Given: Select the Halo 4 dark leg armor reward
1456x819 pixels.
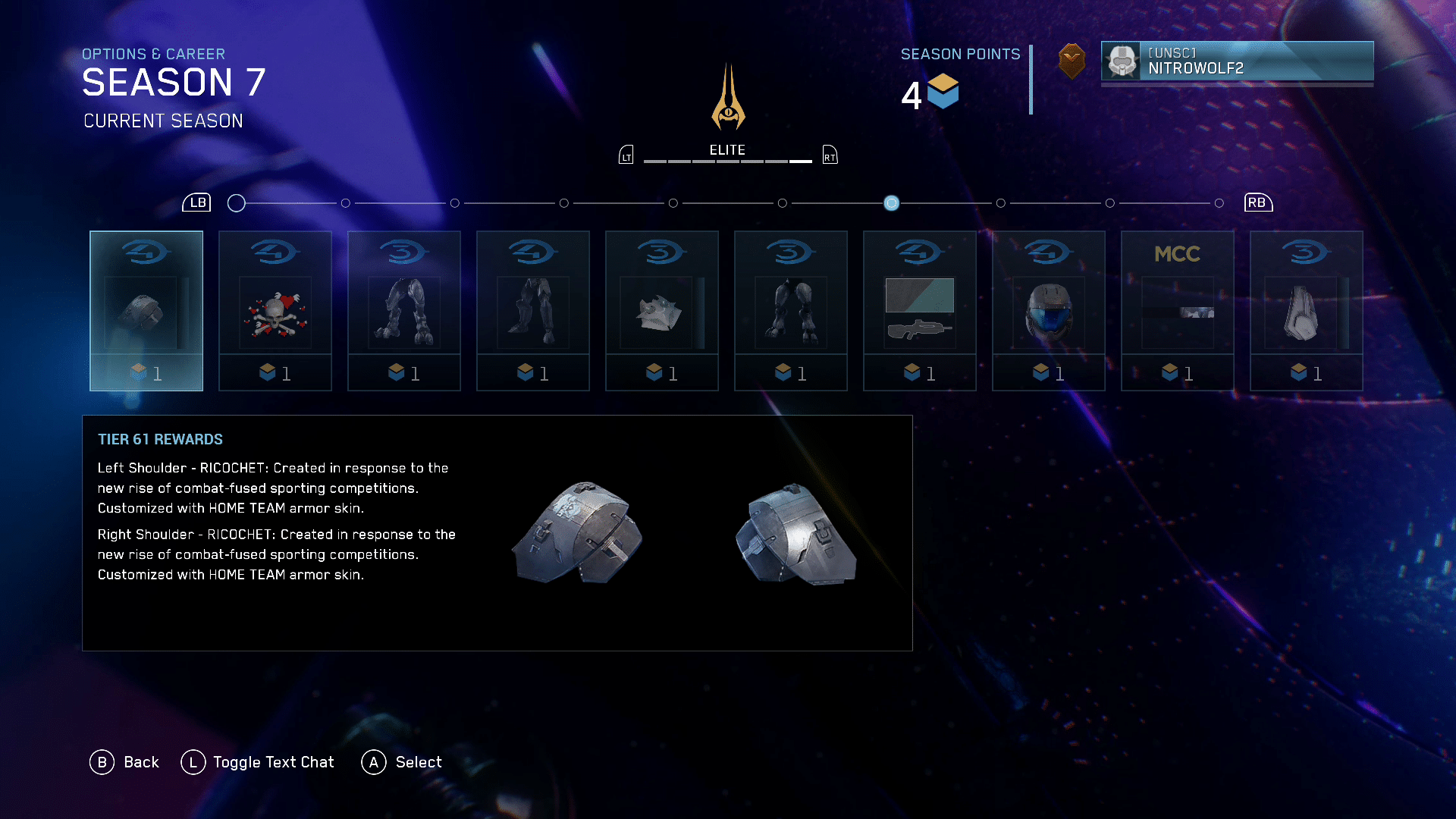Looking at the screenshot, I should click(533, 311).
